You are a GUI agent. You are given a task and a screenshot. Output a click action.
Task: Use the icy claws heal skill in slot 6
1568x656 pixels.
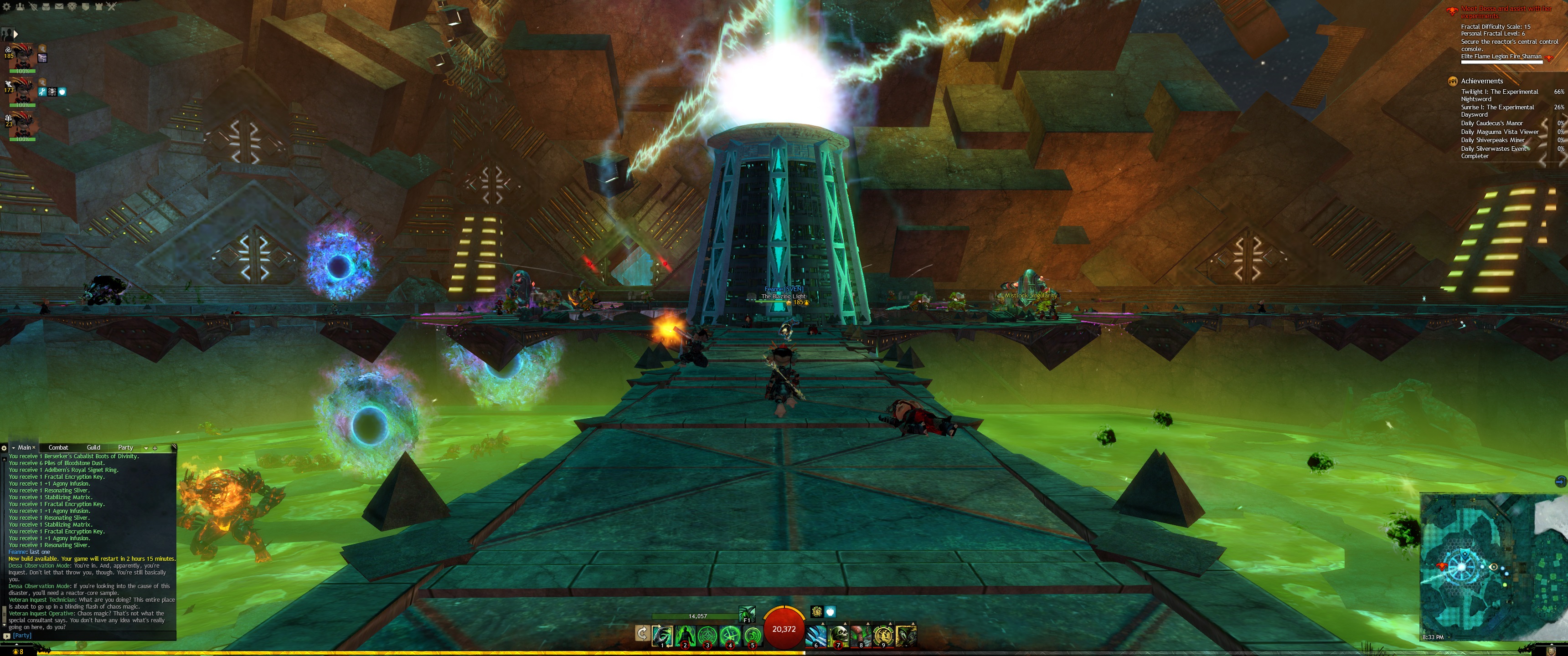[x=816, y=635]
